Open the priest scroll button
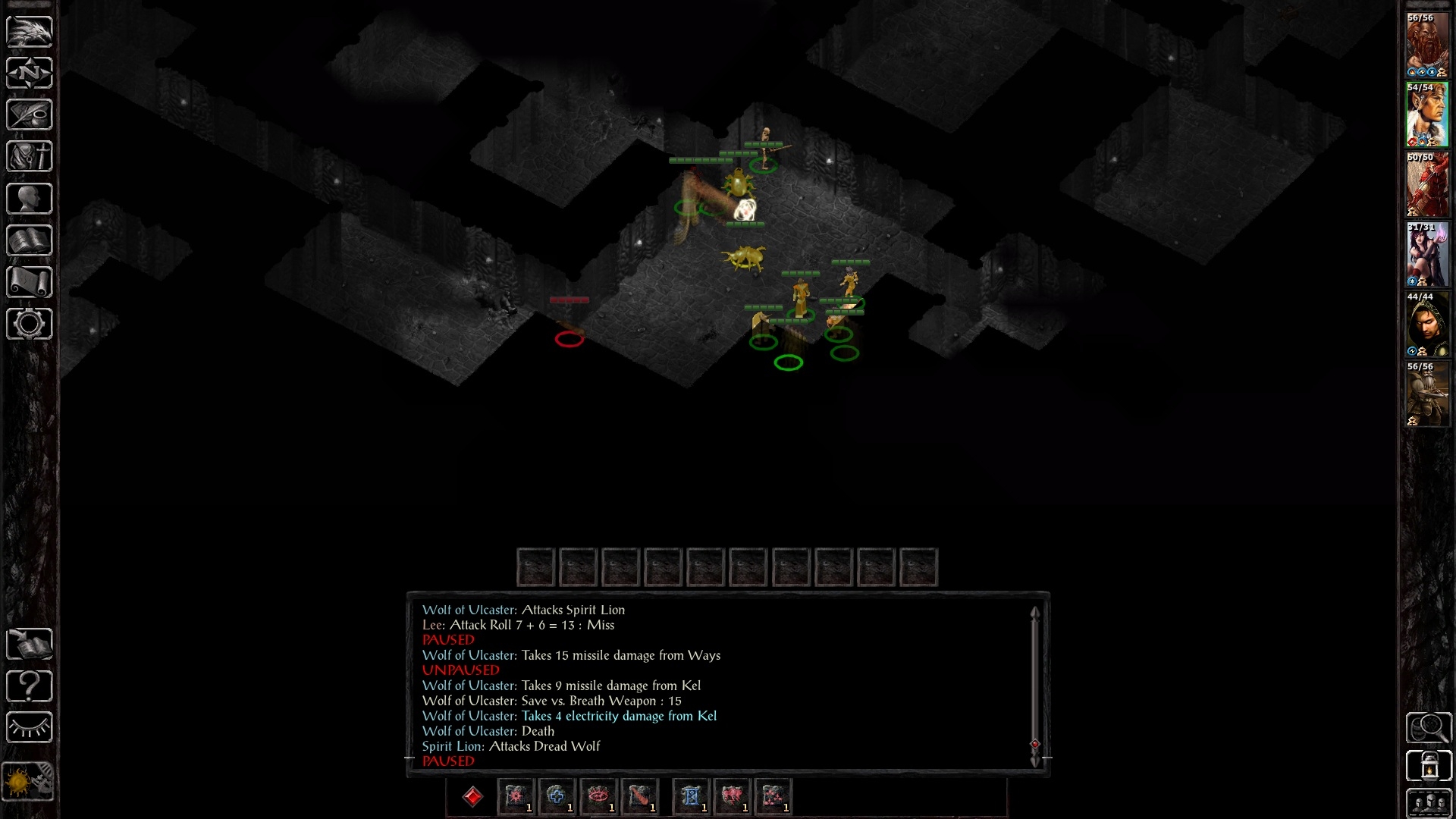The image size is (1456, 819). coord(30,282)
